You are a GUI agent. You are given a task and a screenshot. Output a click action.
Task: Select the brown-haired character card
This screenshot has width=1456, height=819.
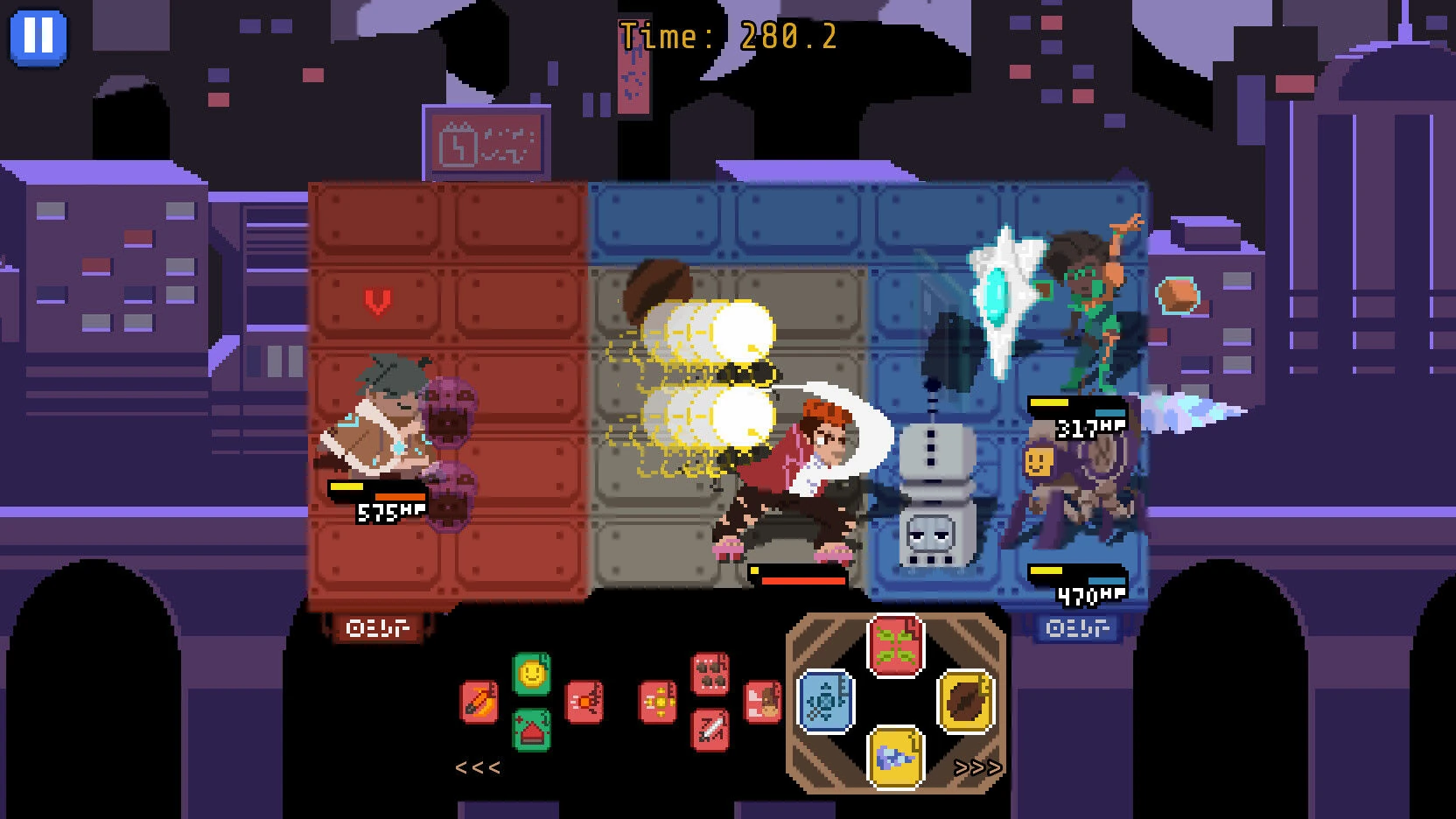(762, 702)
